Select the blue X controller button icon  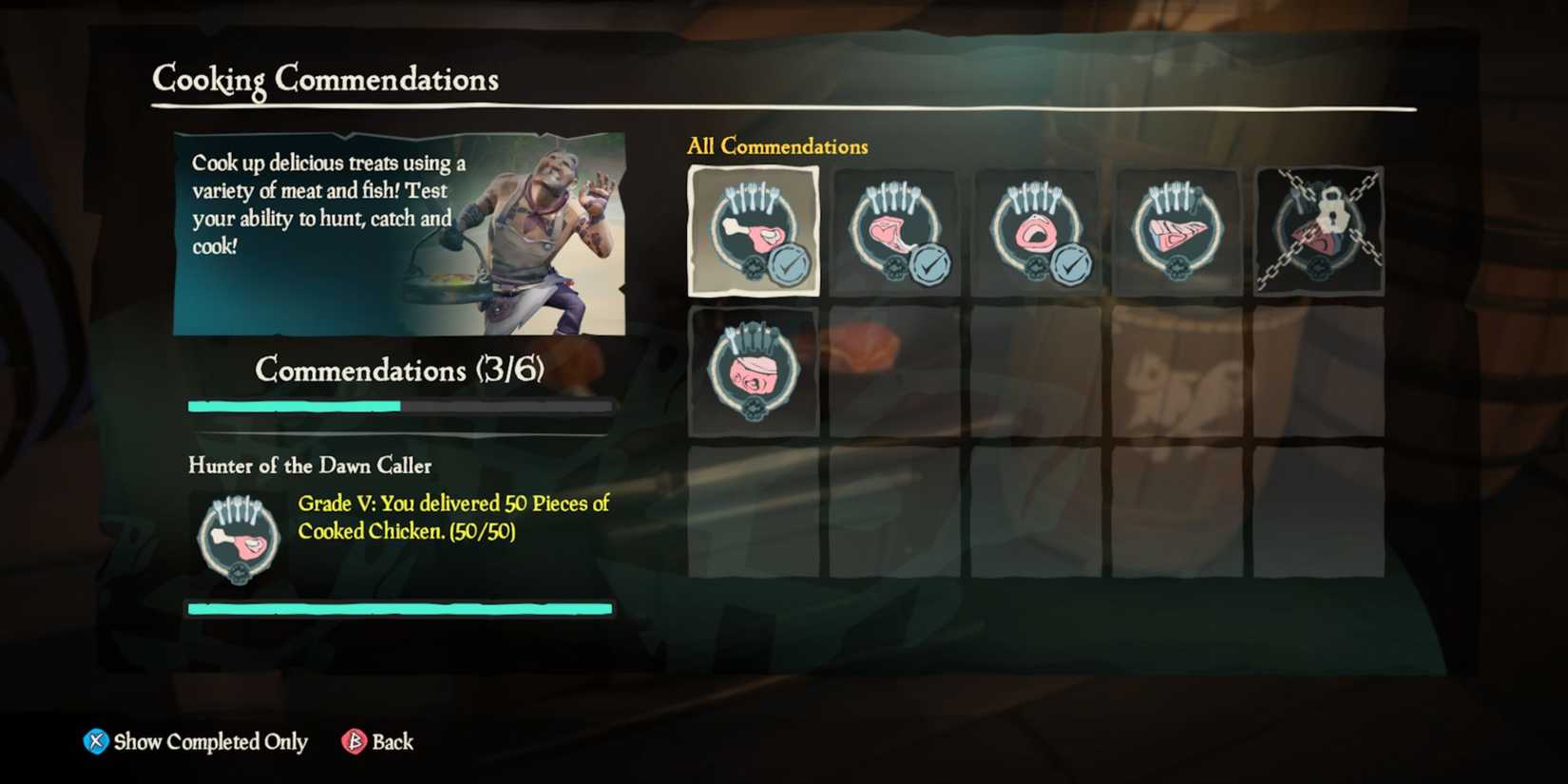[94, 741]
